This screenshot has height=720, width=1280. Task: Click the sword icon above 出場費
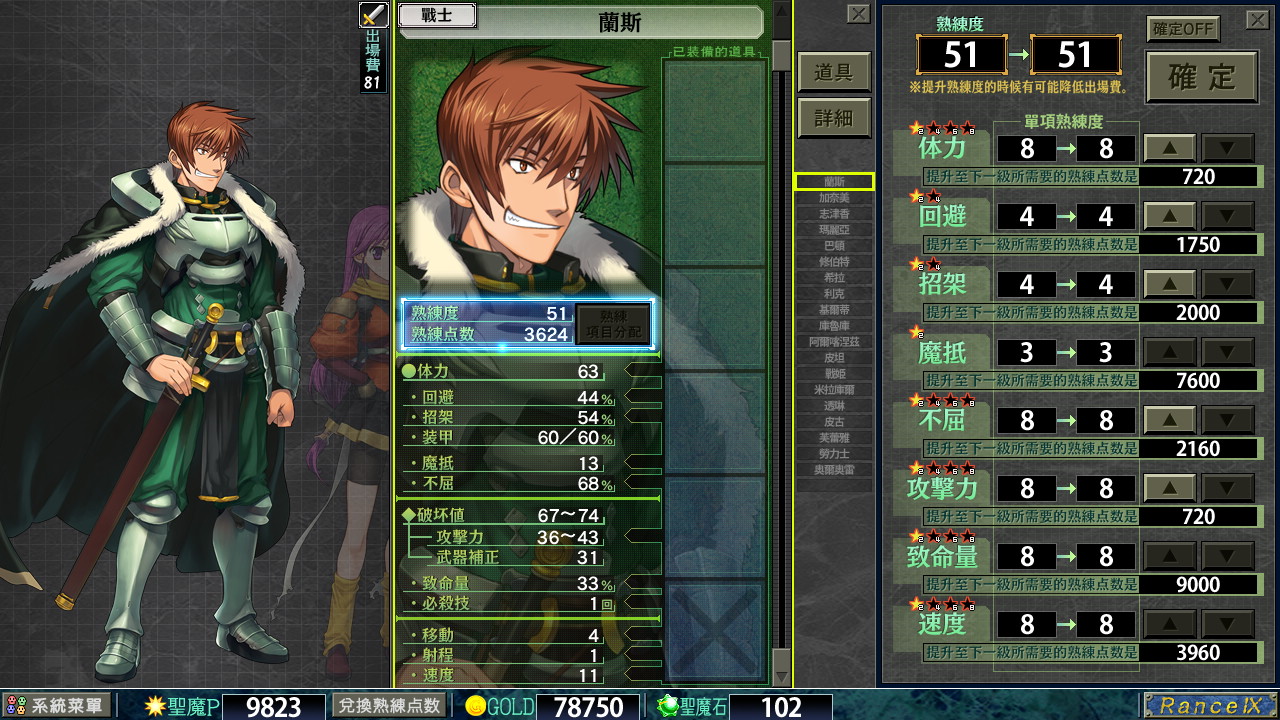[x=373, y=14]
